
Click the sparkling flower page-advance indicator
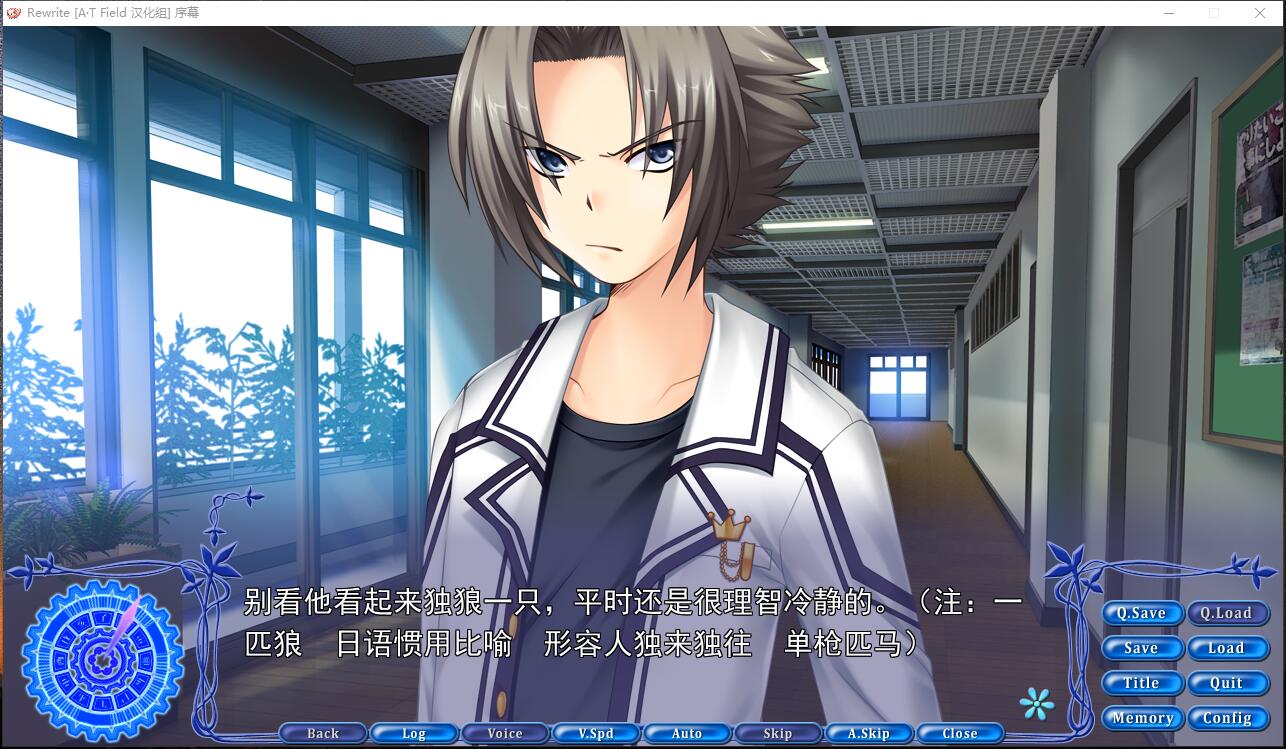click(x=1036, y=705)
